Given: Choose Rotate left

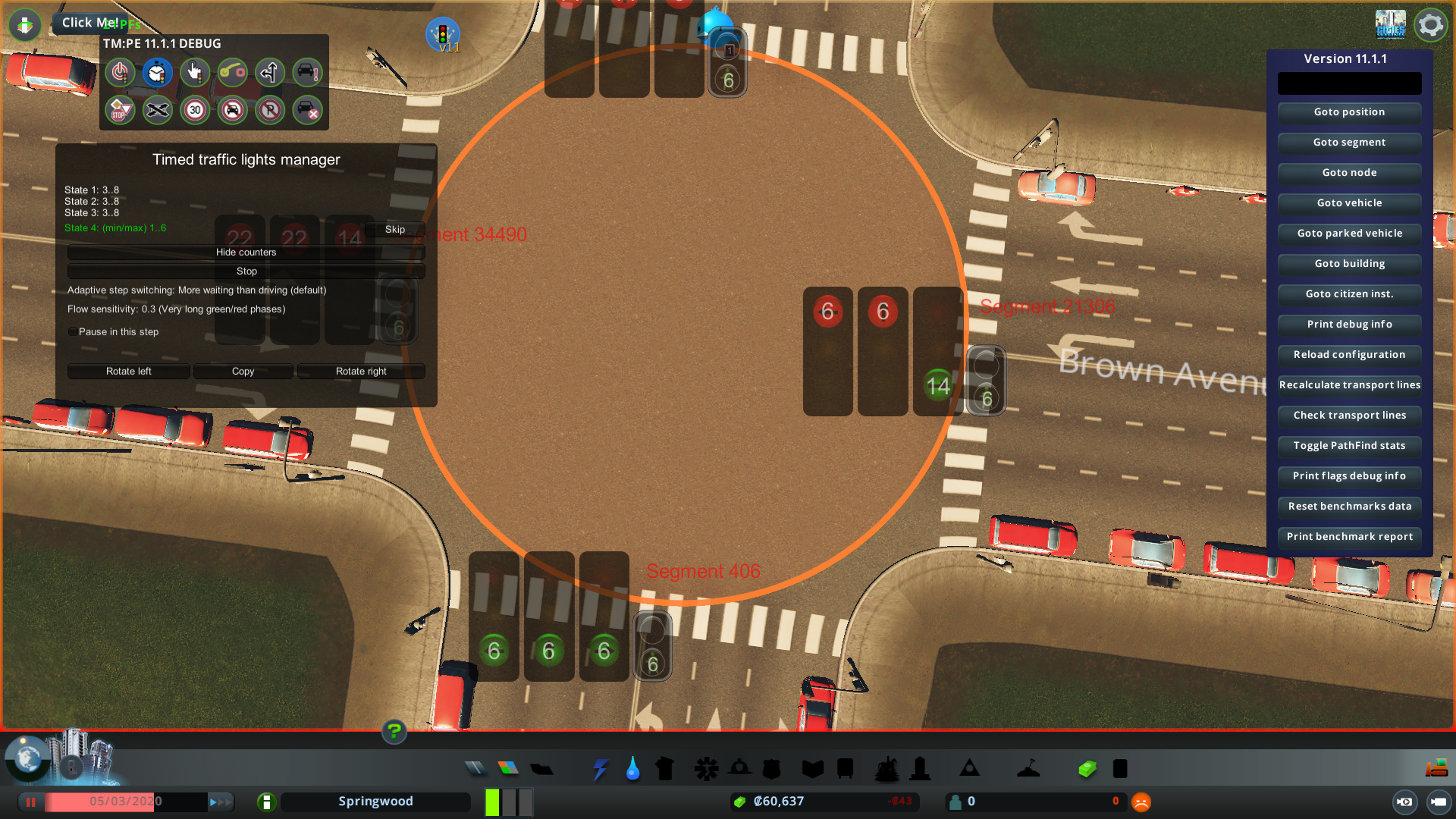Looking at the screenshot, I should [128, 372].
